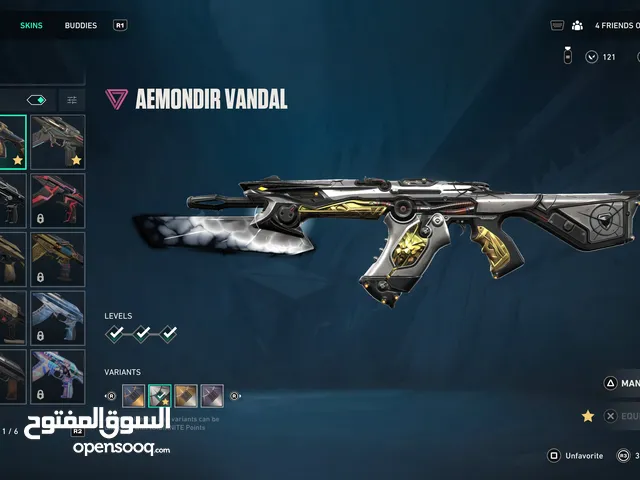Viewport: 640px width, 480px height.
Task: Select the red and black Vandal skin
Action: [58, 200]
